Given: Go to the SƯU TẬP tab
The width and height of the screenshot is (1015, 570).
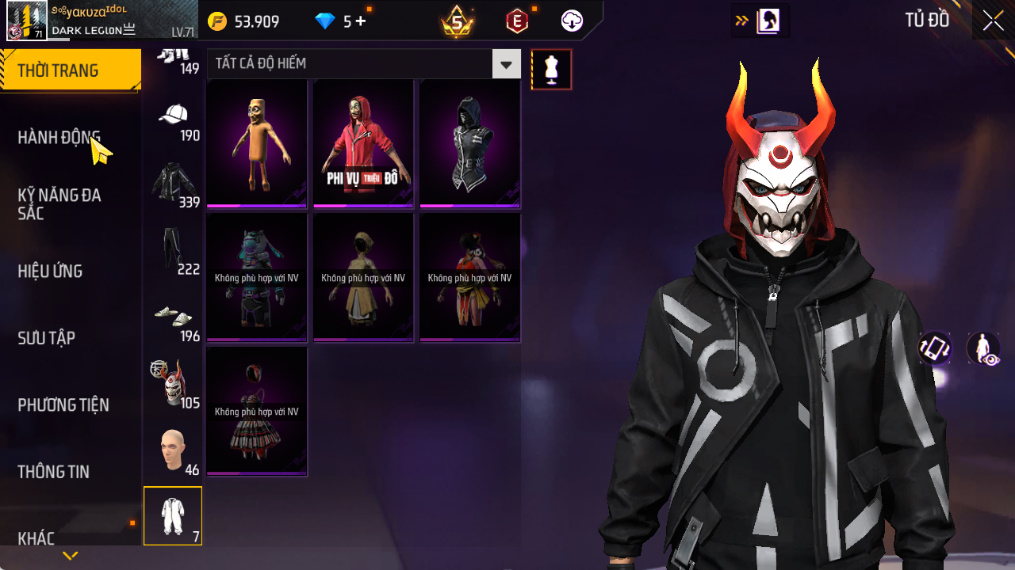Looking at the screenshot, I should click(46, 338).
